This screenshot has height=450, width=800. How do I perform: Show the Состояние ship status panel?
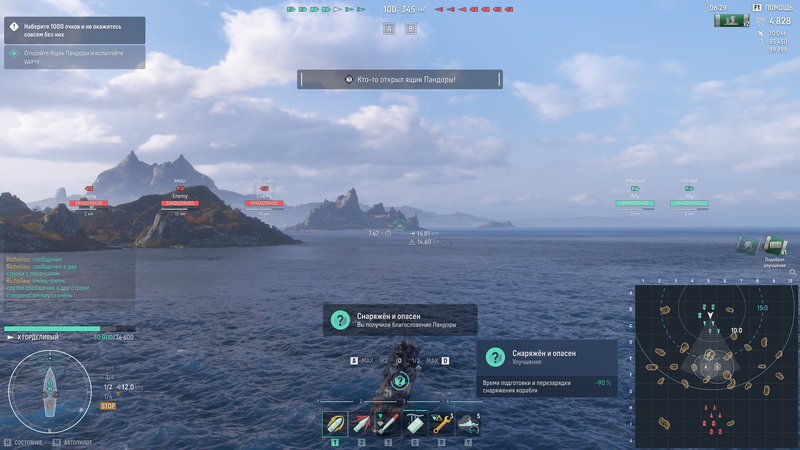tap(24, 441)
